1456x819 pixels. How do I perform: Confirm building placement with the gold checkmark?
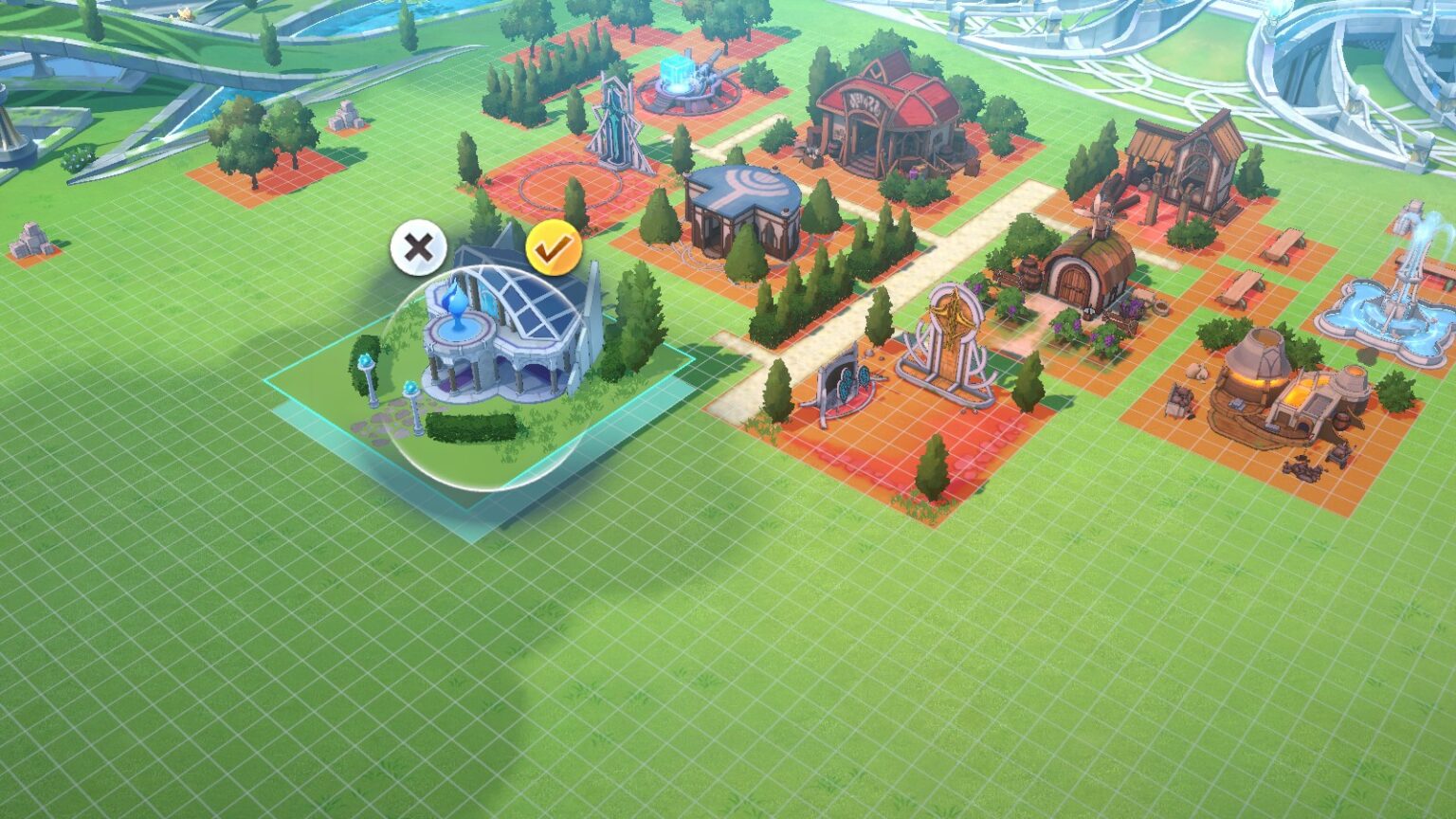tap(554, 248)
